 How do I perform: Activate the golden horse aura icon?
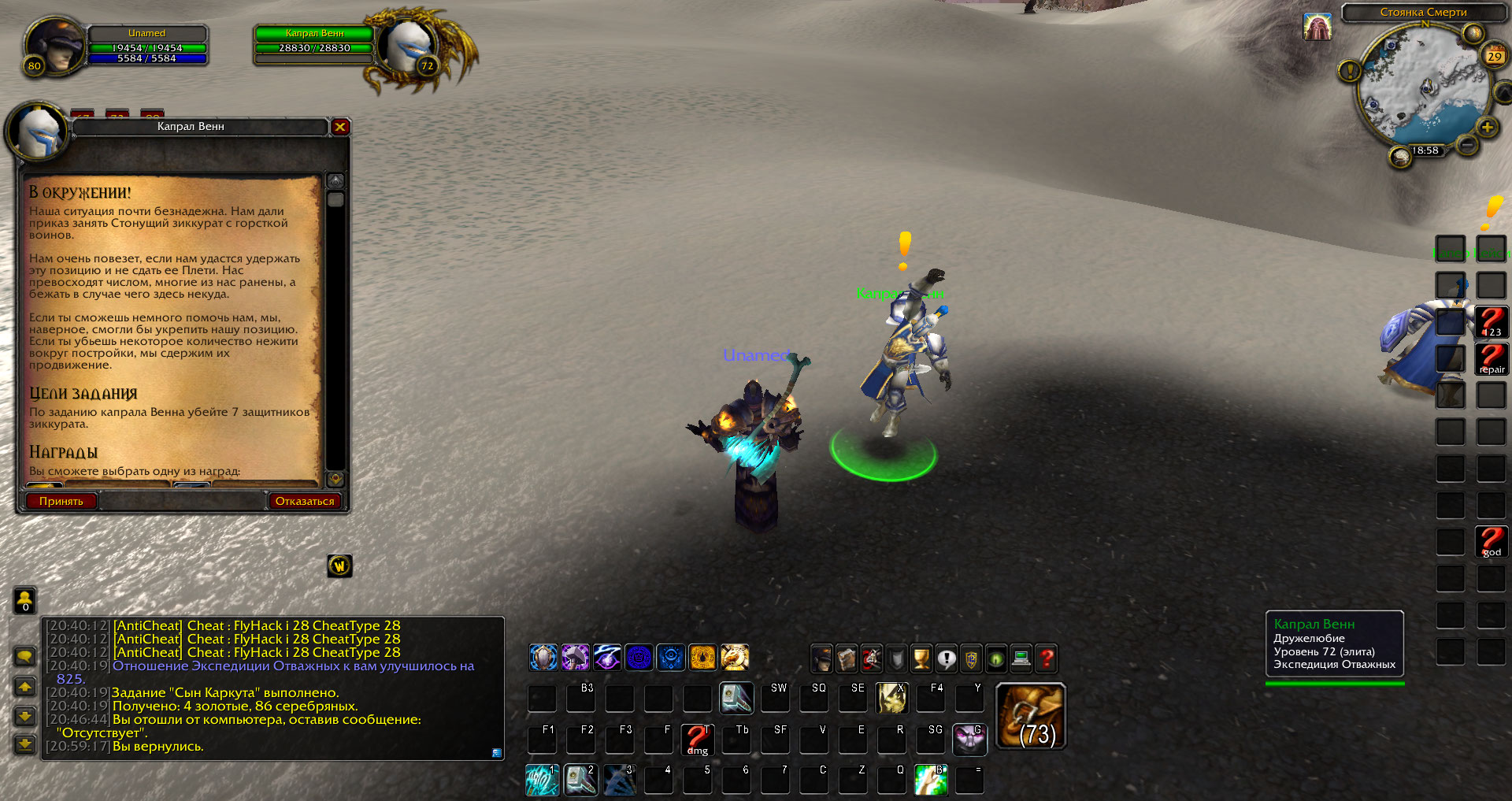click(734, 657)
